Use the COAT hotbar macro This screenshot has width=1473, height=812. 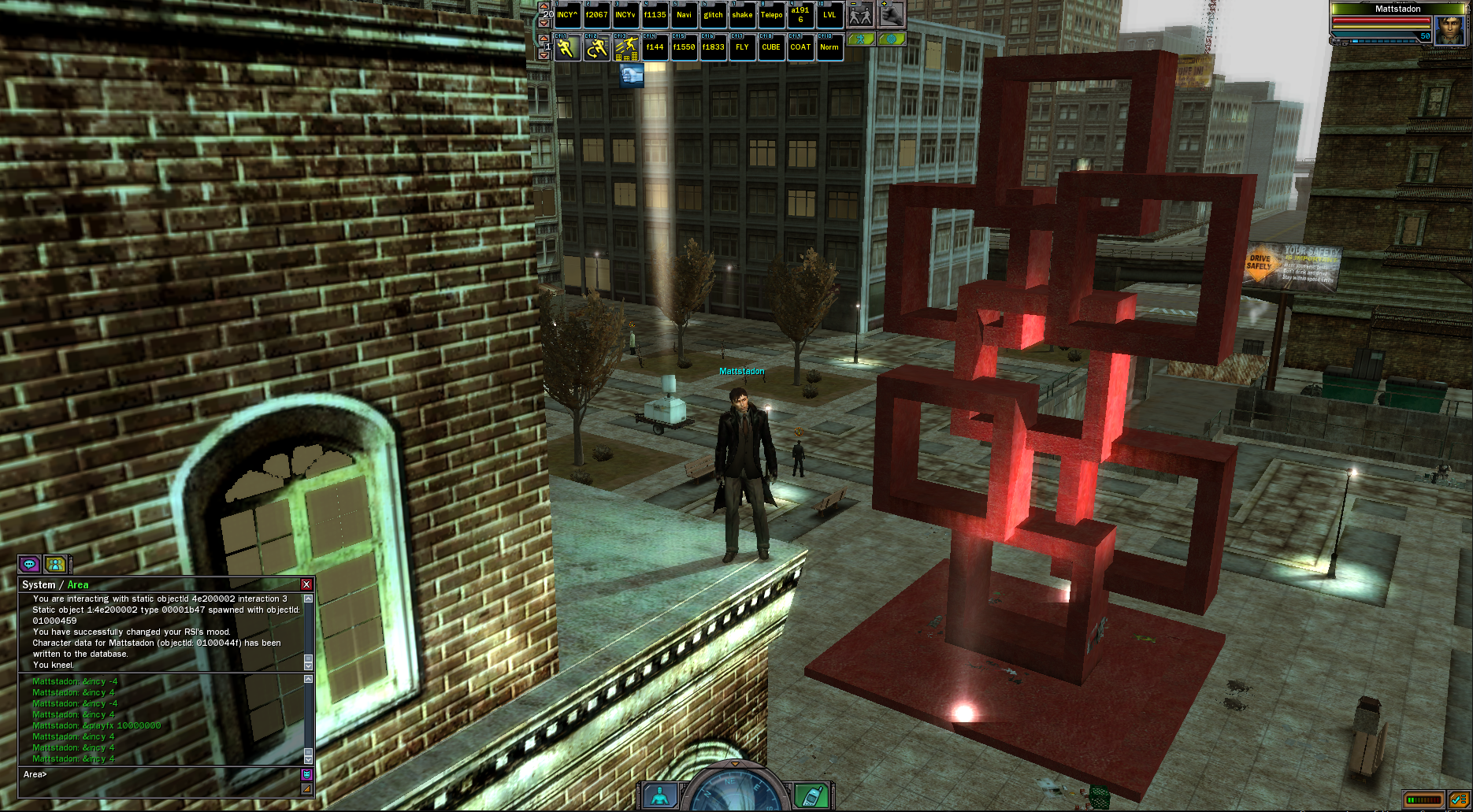tap(800, 47)
